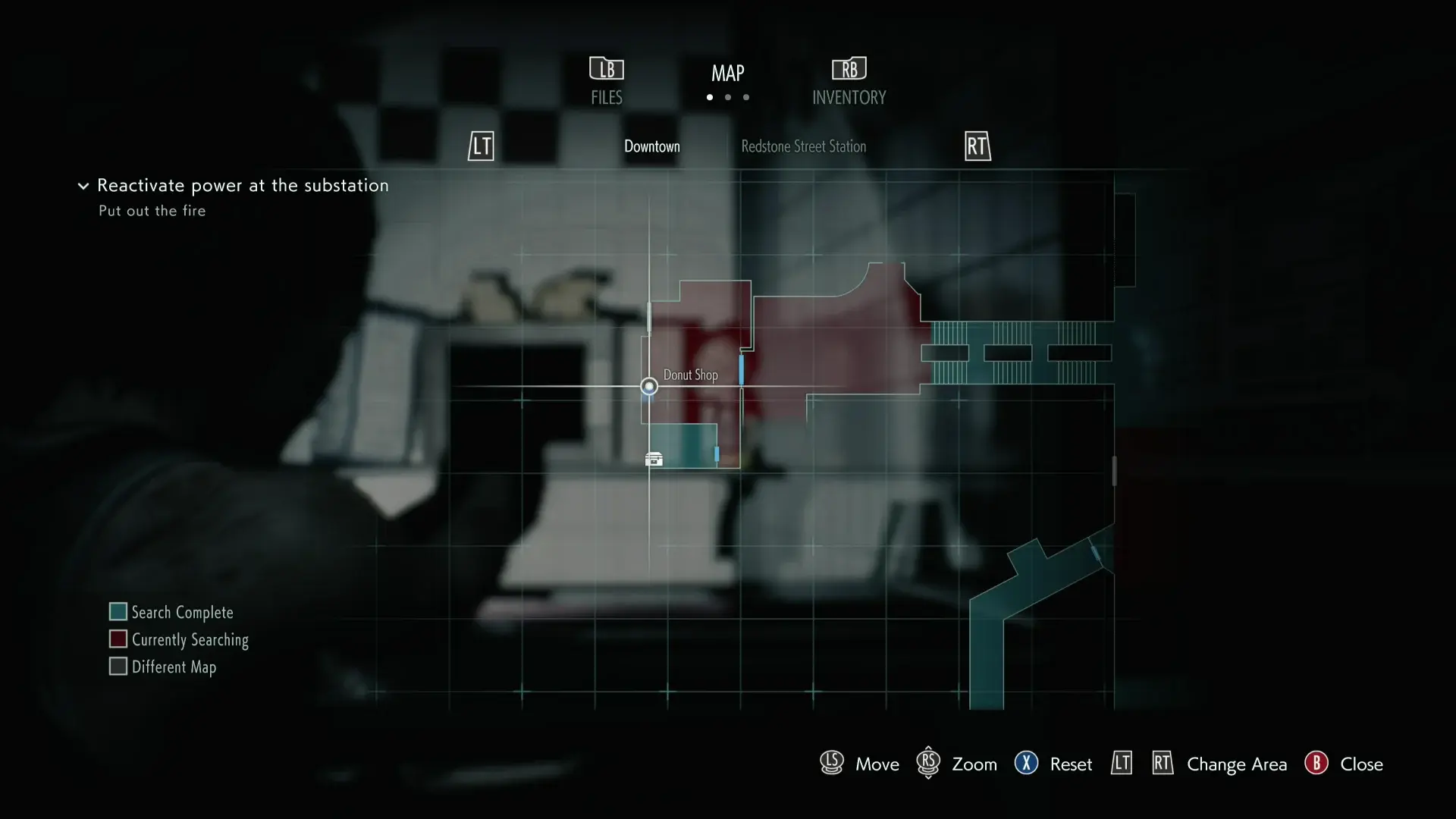Open the Inventory tab
The width and height of the screenshot is (1456, 819).
pyautogui.click(x=849, y=82)
